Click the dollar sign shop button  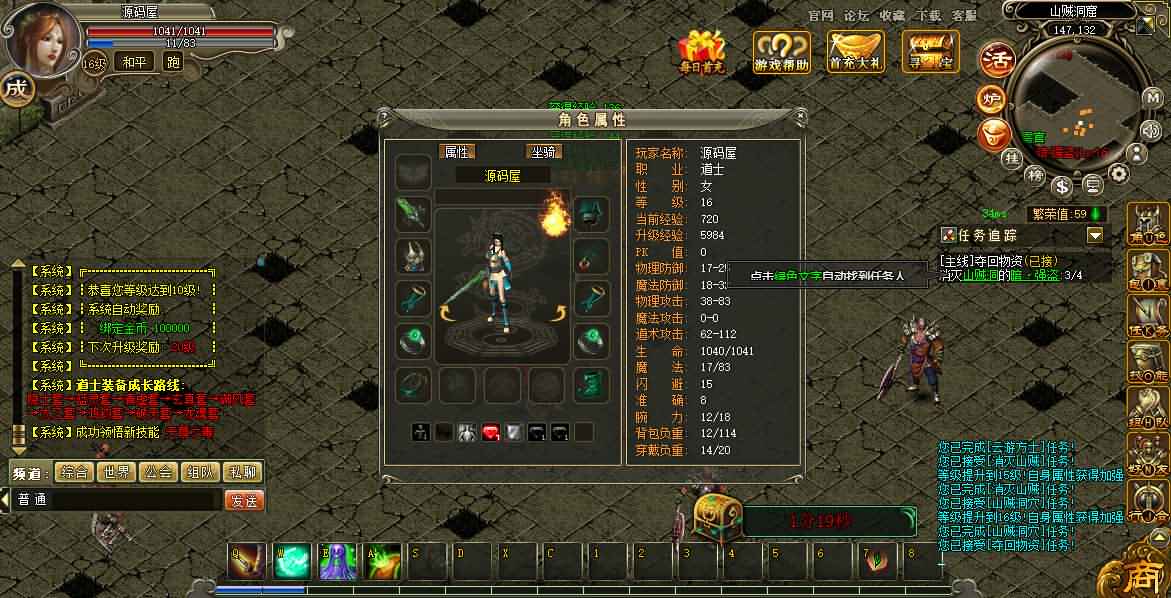pyautogui.click(x=1062, y=185)
